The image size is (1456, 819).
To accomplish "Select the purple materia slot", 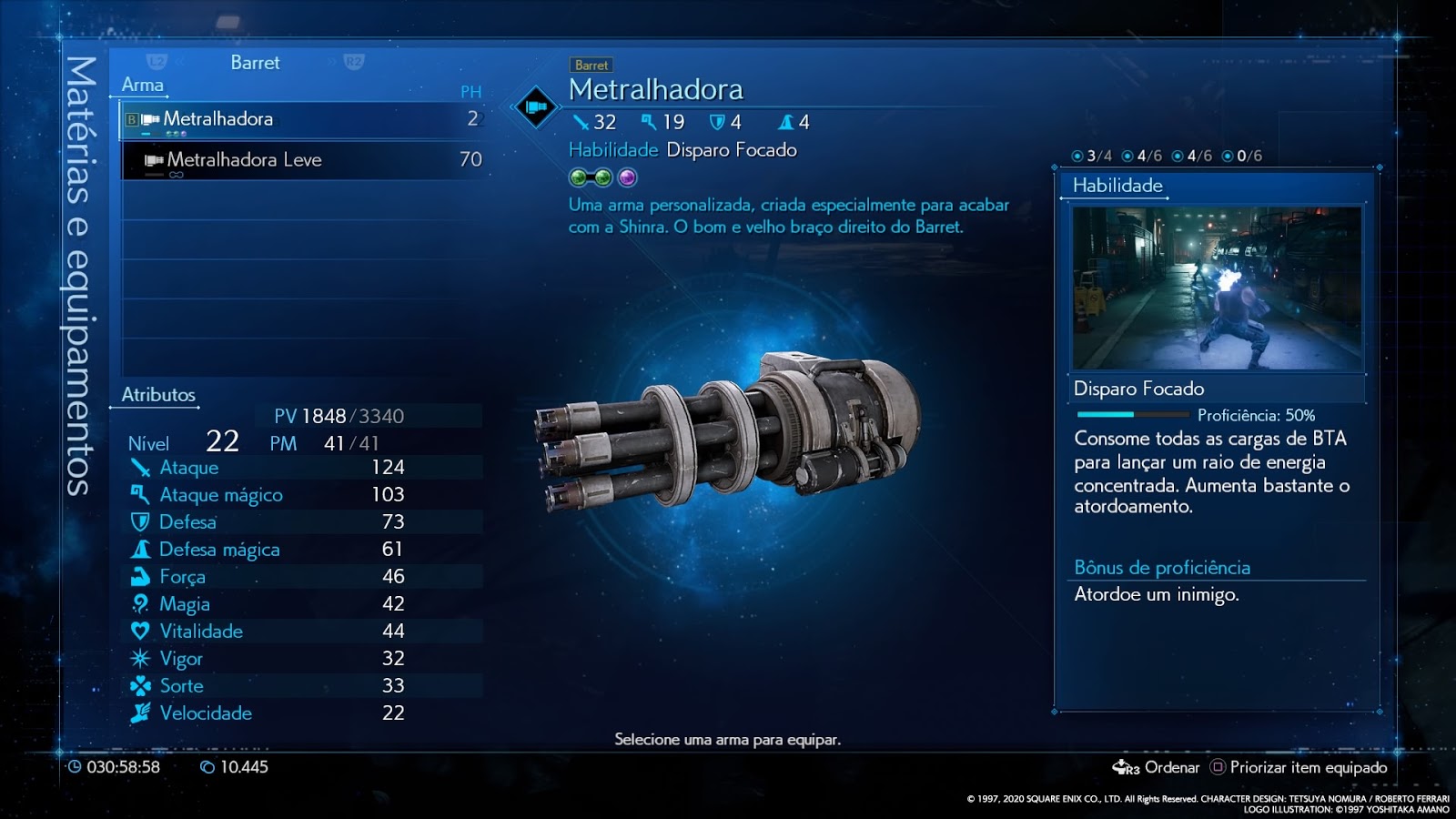I will 628,177.
